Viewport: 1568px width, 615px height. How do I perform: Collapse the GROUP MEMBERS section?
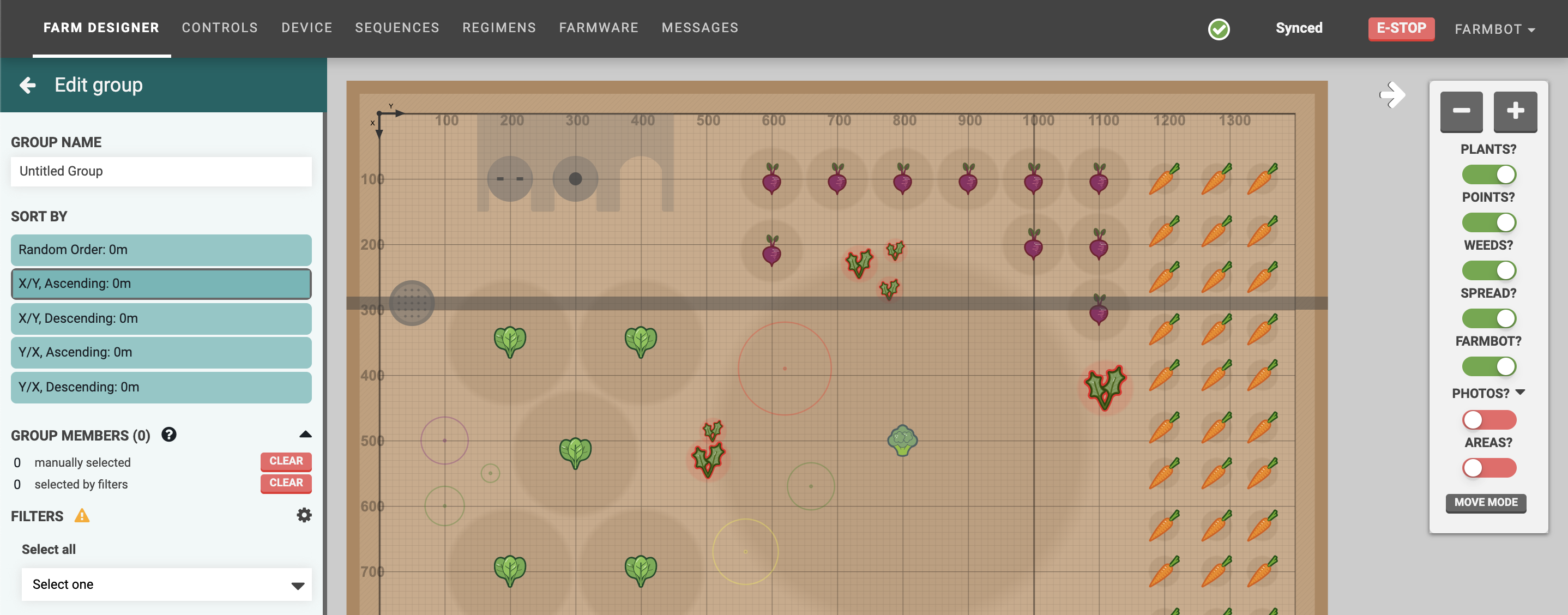coord(306,433)
